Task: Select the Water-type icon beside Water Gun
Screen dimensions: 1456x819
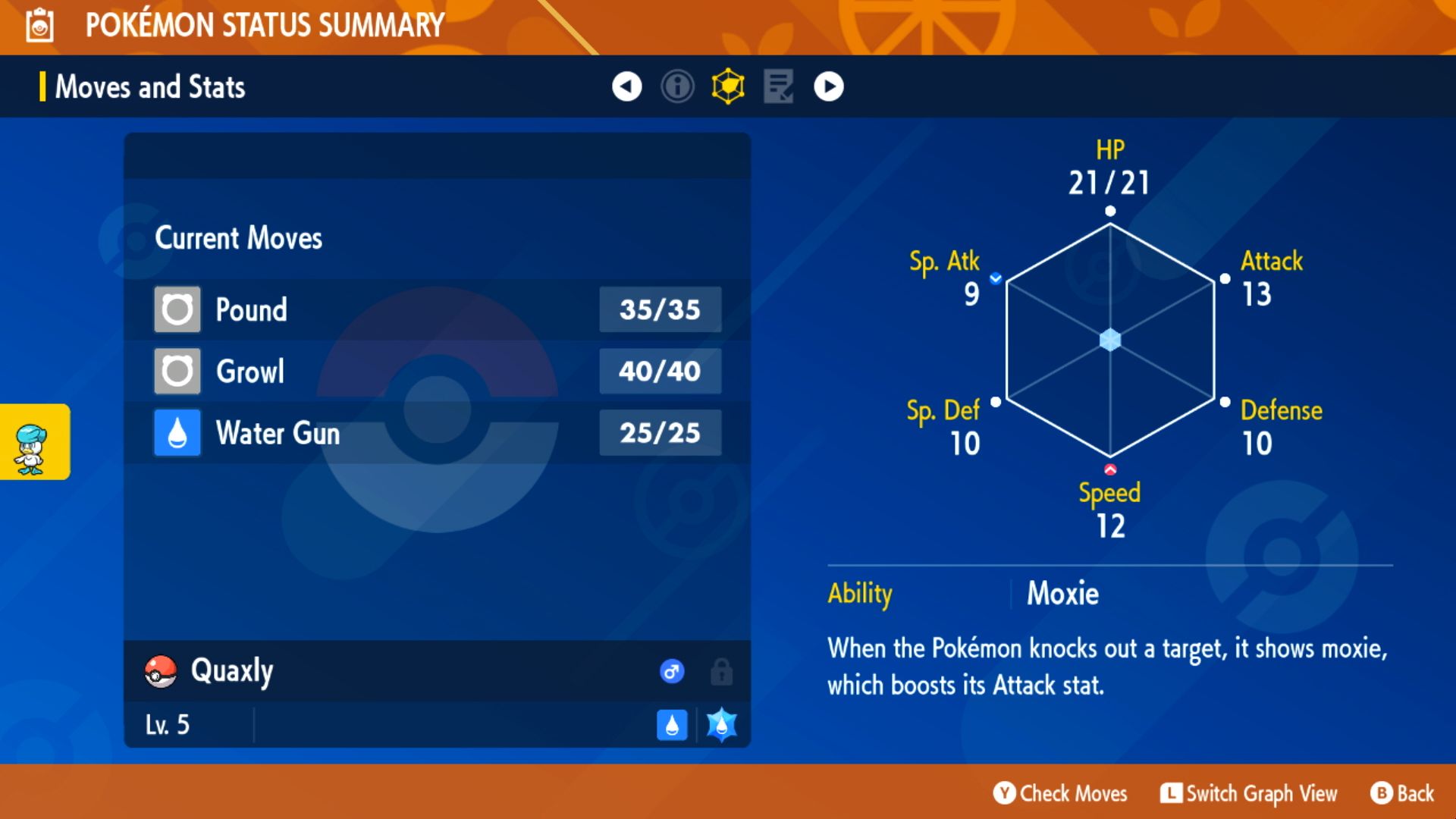Action: (177, 433)
